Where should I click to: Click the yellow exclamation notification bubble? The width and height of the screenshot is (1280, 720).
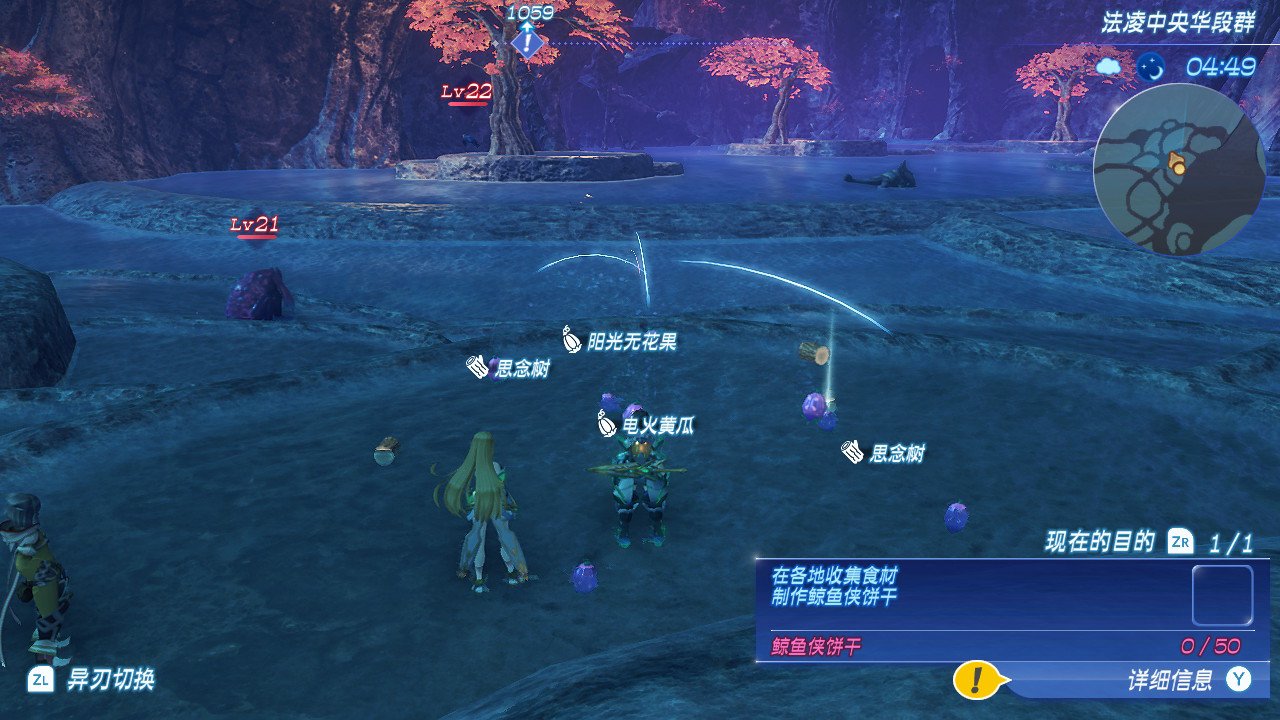tap(974, 680)
